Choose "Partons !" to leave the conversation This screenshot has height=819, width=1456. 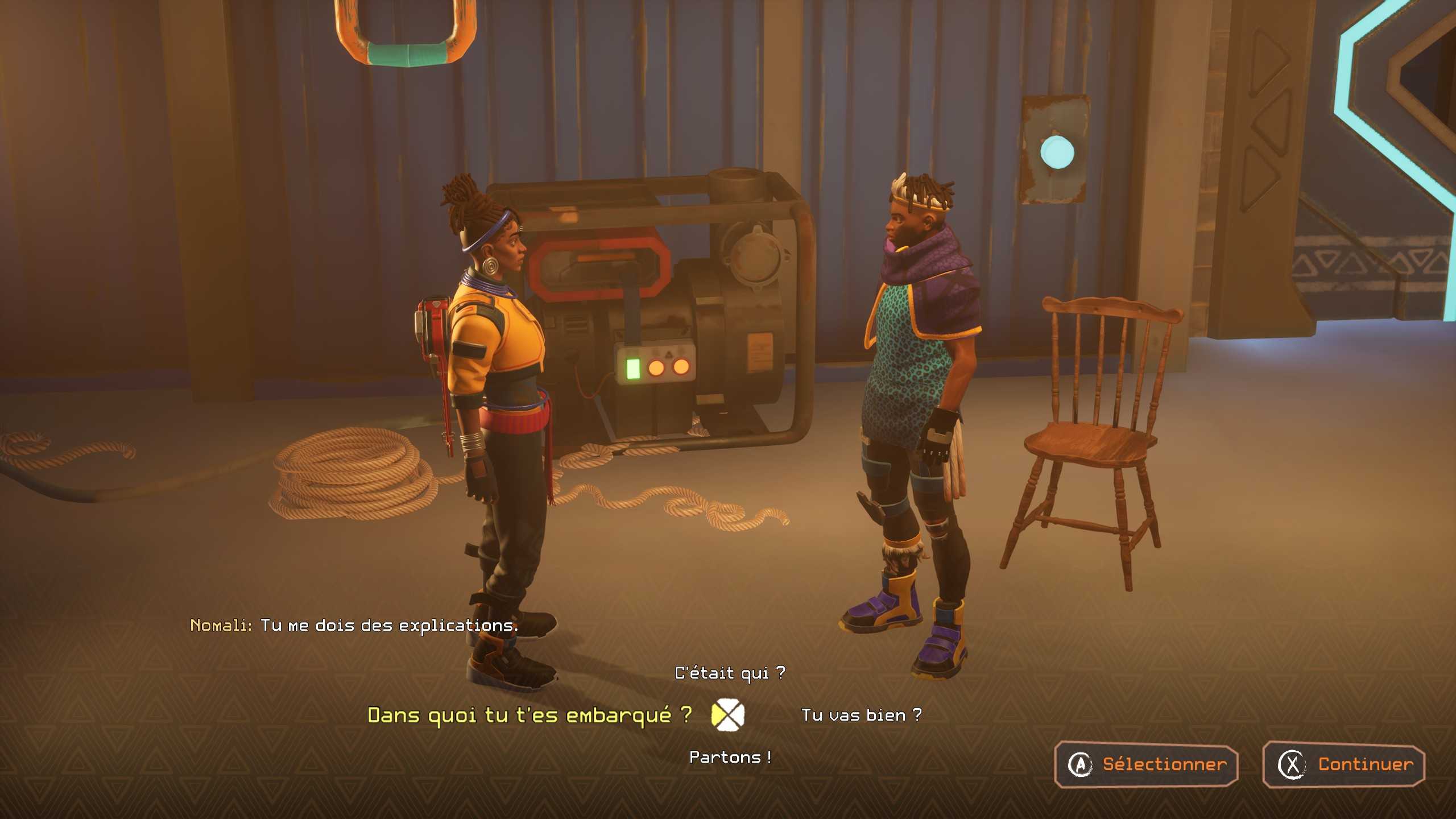pos(730,757)
